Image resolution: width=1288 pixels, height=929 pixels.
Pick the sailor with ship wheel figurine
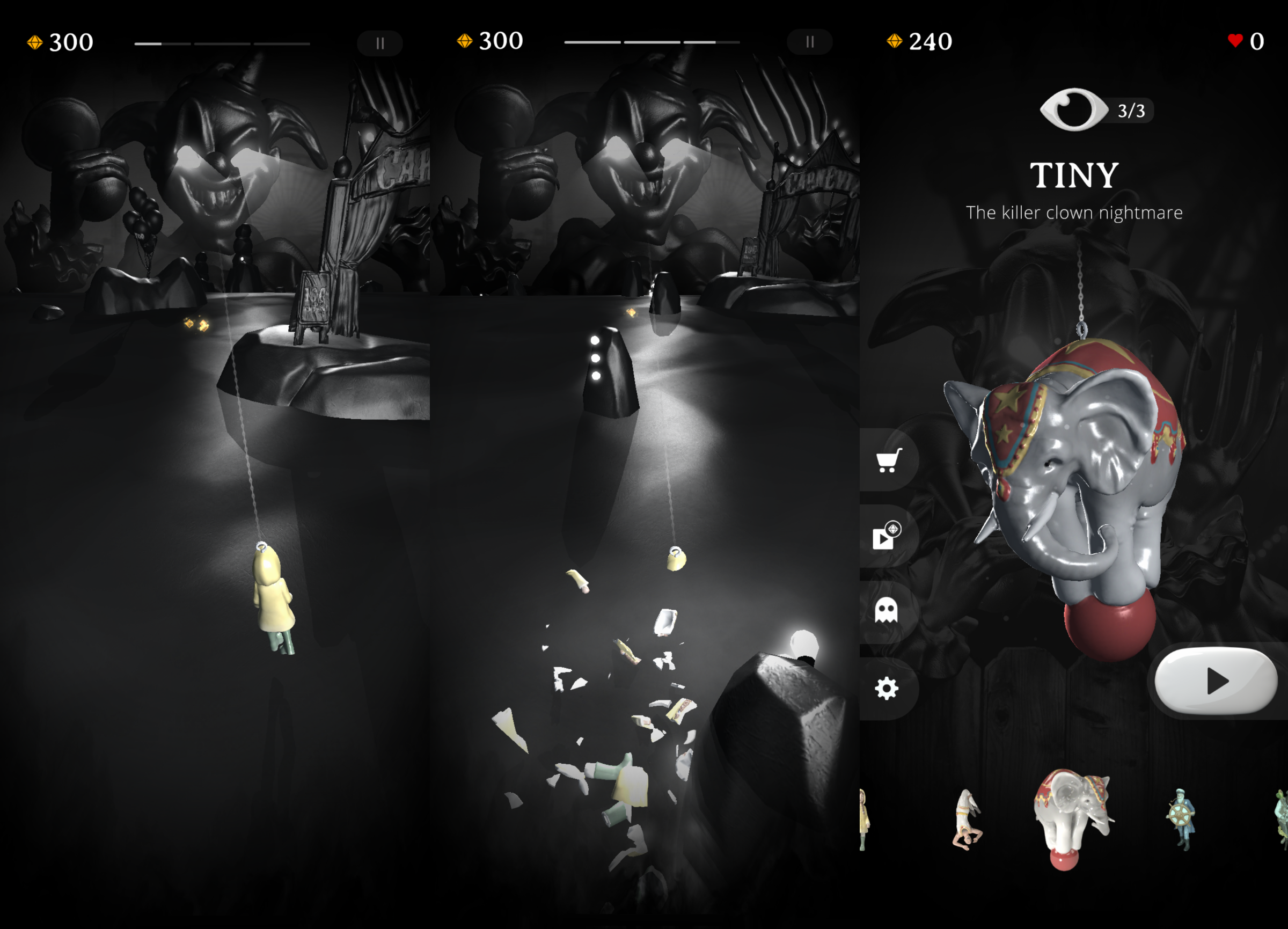(1181, 818)
